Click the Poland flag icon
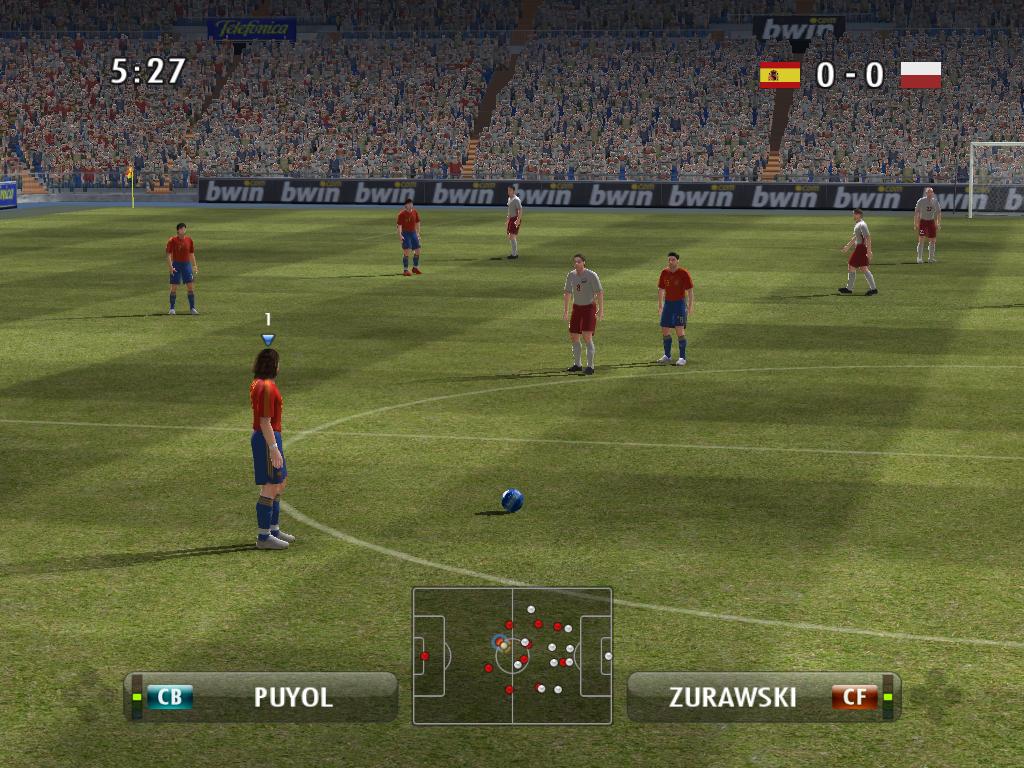1024x768 pixels. point(920,75)
